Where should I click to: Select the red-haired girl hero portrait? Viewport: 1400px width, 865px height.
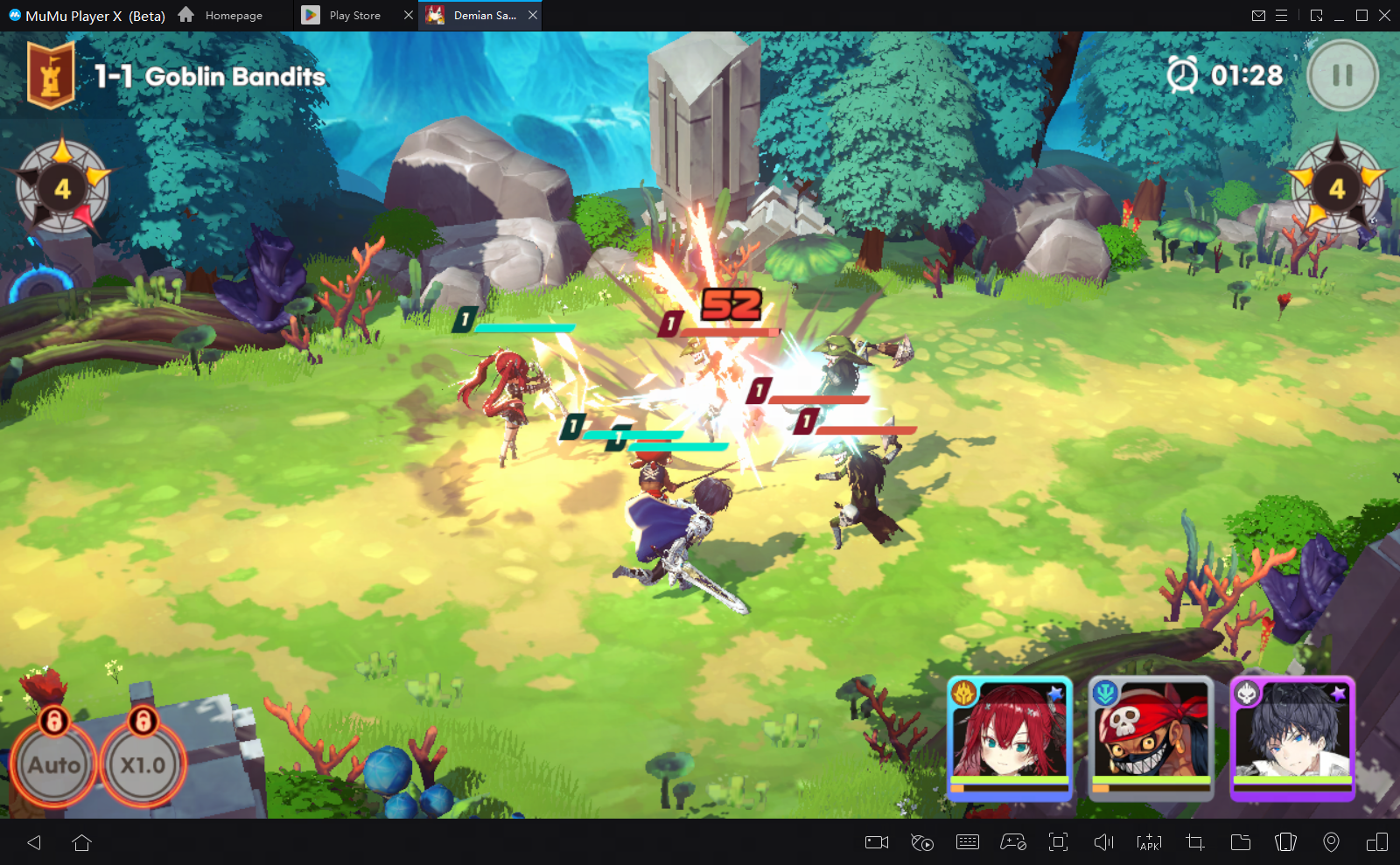(1010, 738)
